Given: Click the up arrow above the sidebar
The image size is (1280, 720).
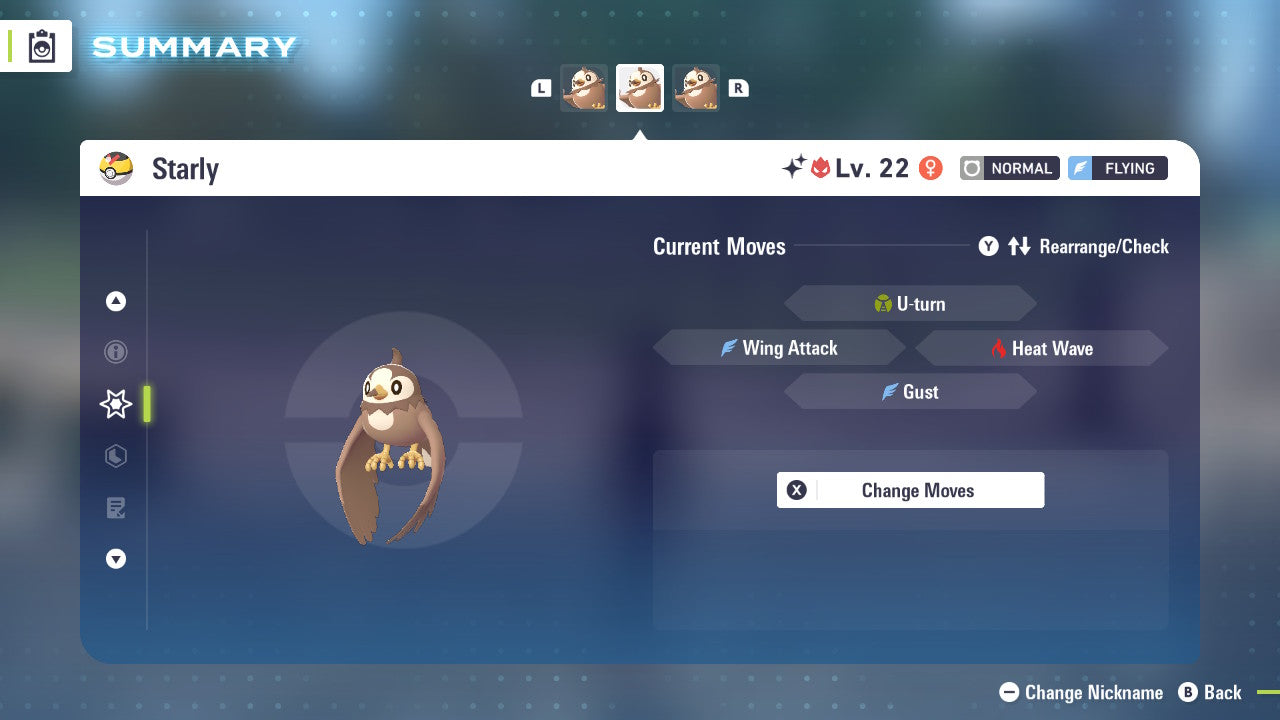Looking at the screenshot, I should coord(116,301).
